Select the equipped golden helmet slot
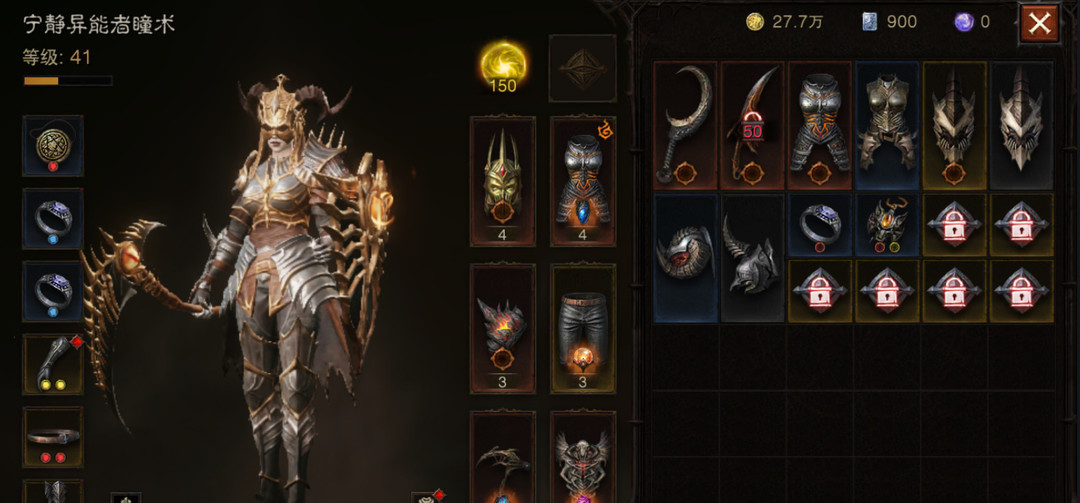The height and width of the screenshot is (503, 1080). [x=503, y=180]
